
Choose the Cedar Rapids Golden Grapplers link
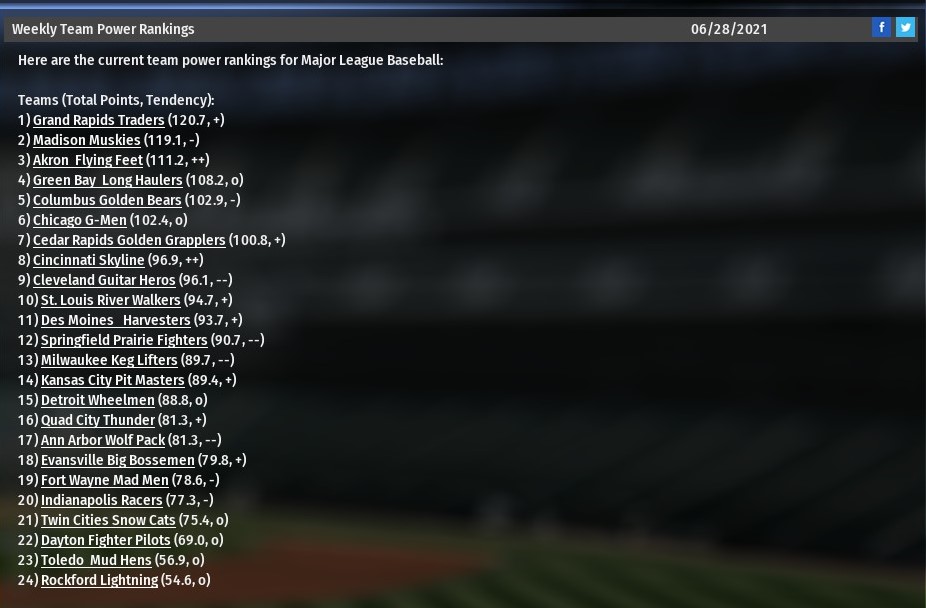point(129,240)
